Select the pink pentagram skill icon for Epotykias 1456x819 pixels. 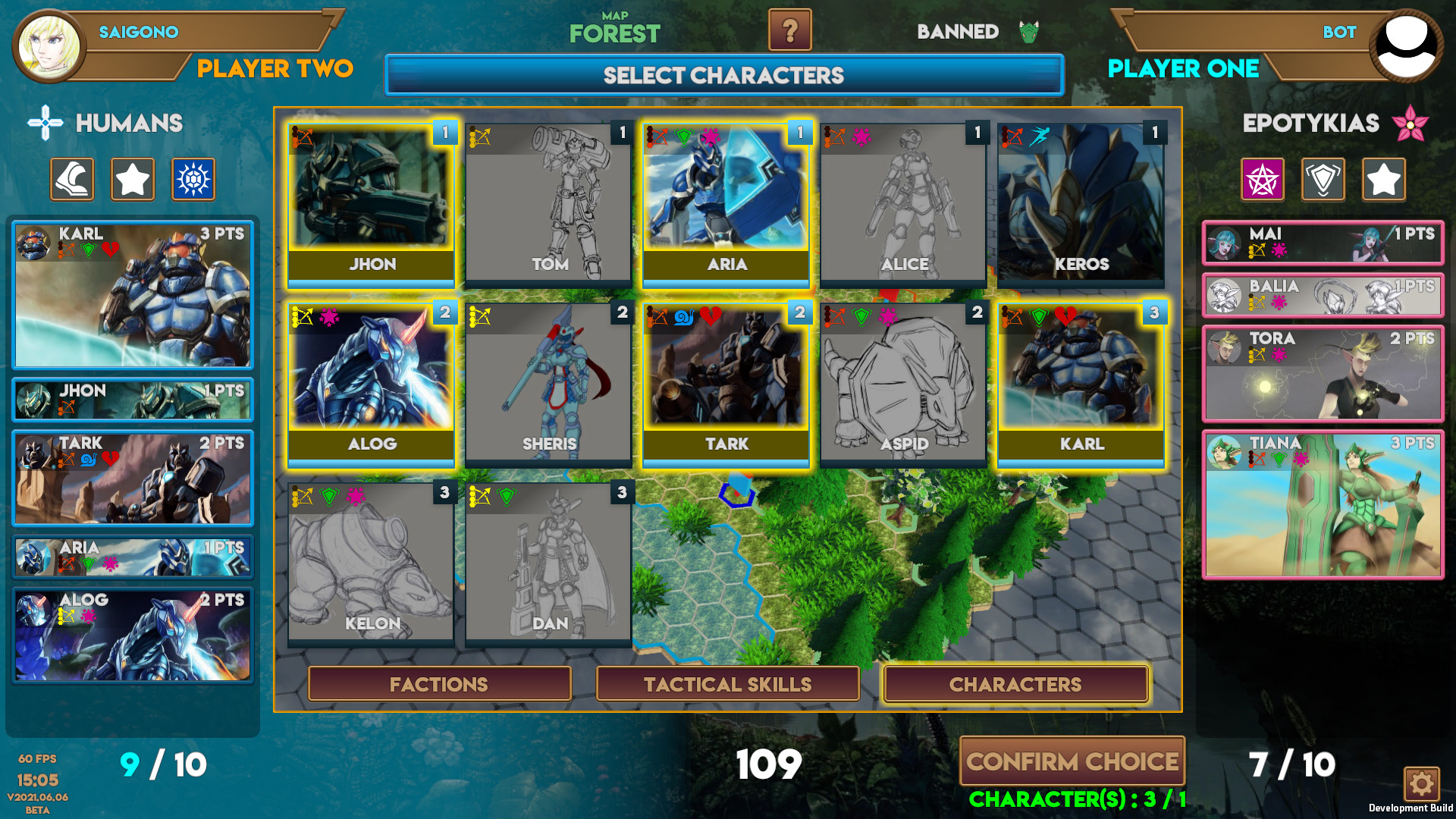pos(1262,179)
